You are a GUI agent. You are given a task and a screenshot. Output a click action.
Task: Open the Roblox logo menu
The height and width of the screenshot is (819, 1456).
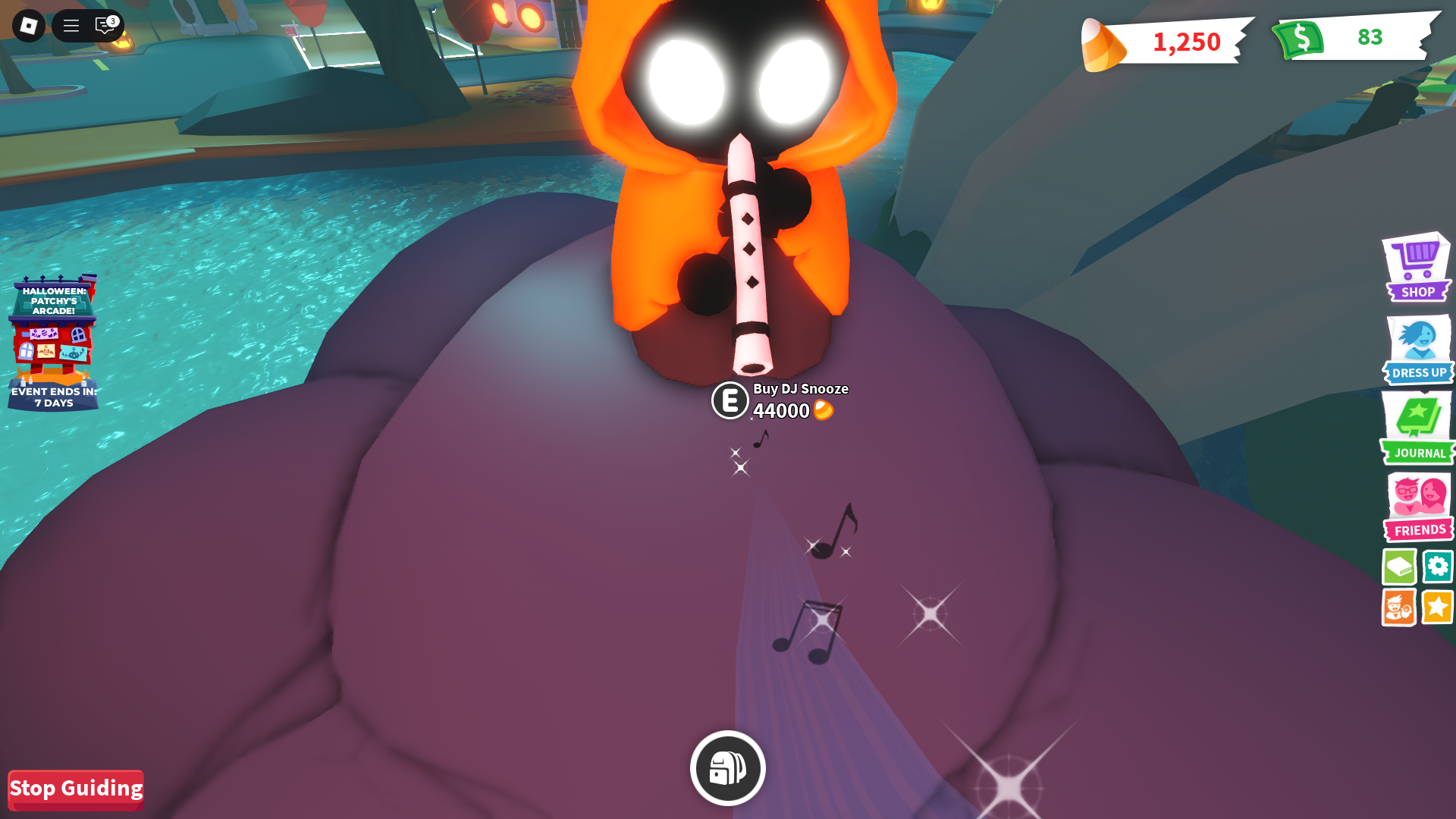[29, 26]
